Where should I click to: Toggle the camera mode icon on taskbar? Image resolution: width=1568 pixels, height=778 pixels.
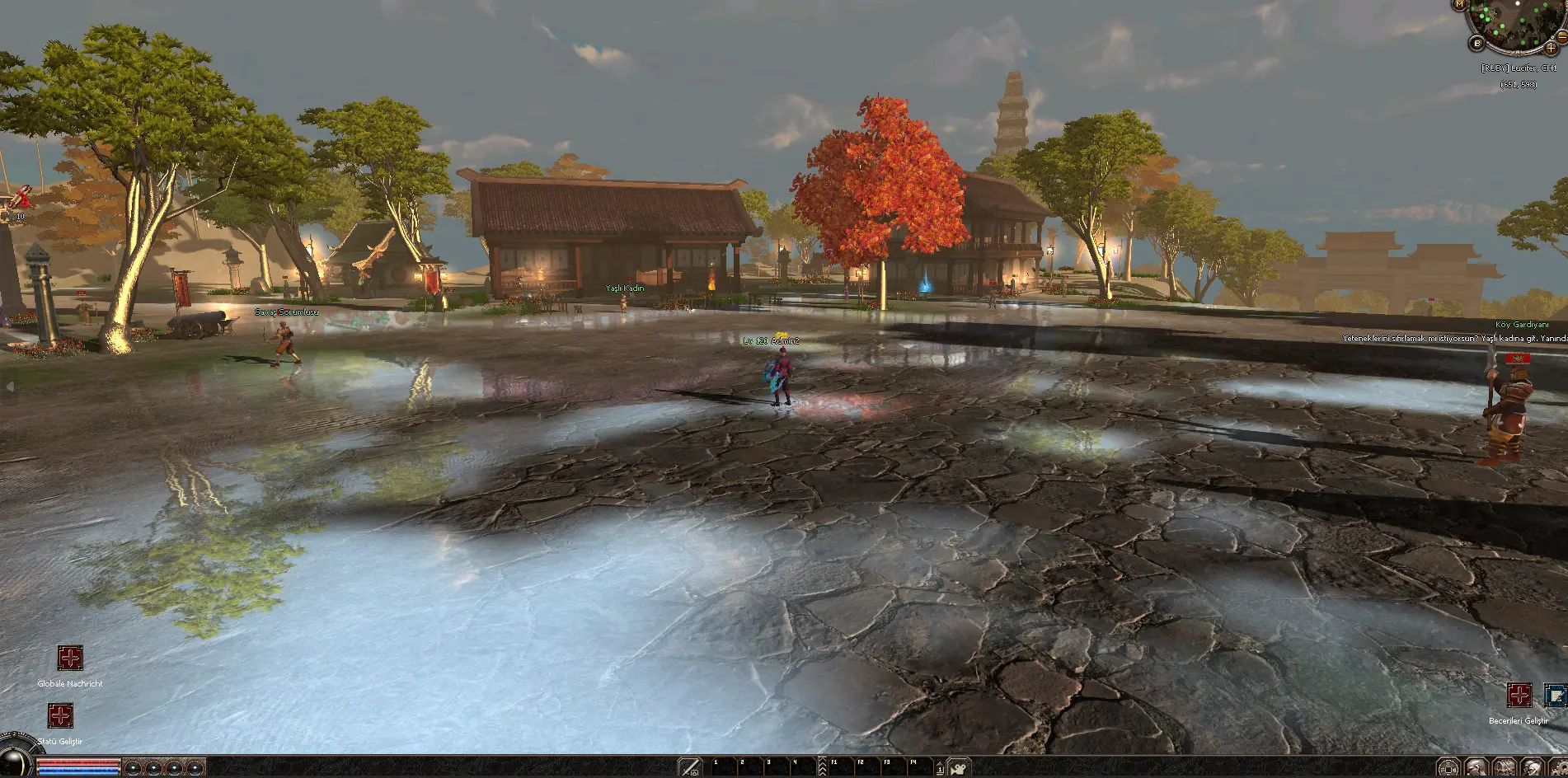click(958, 767)
